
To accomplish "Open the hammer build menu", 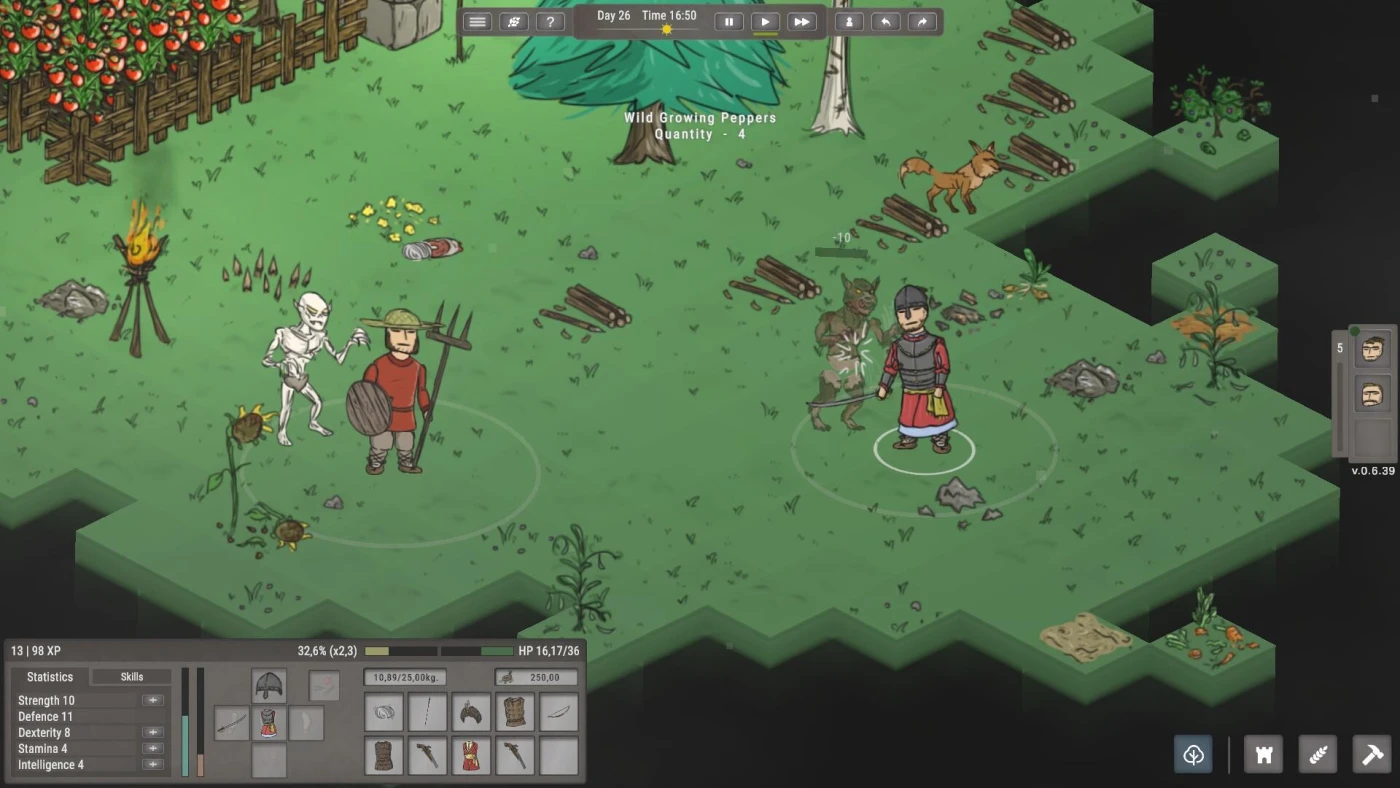I will pos(1371,754).
